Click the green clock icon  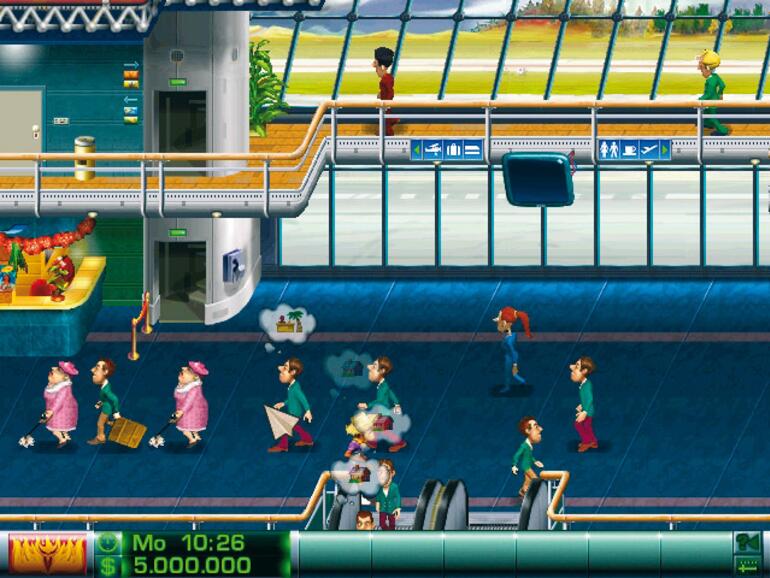(x=108, y=543)
